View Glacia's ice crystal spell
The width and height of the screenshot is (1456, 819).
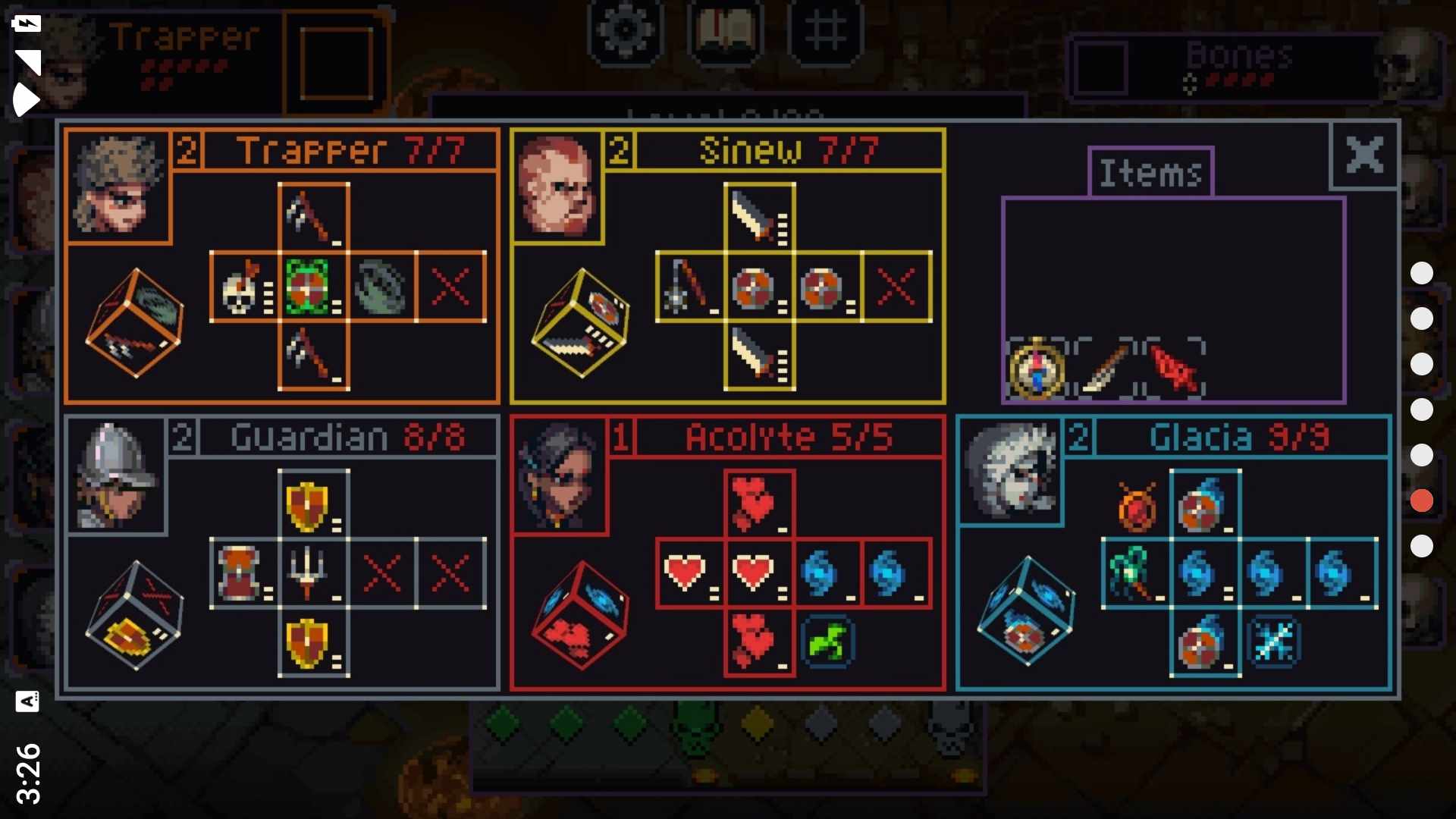1274,642
